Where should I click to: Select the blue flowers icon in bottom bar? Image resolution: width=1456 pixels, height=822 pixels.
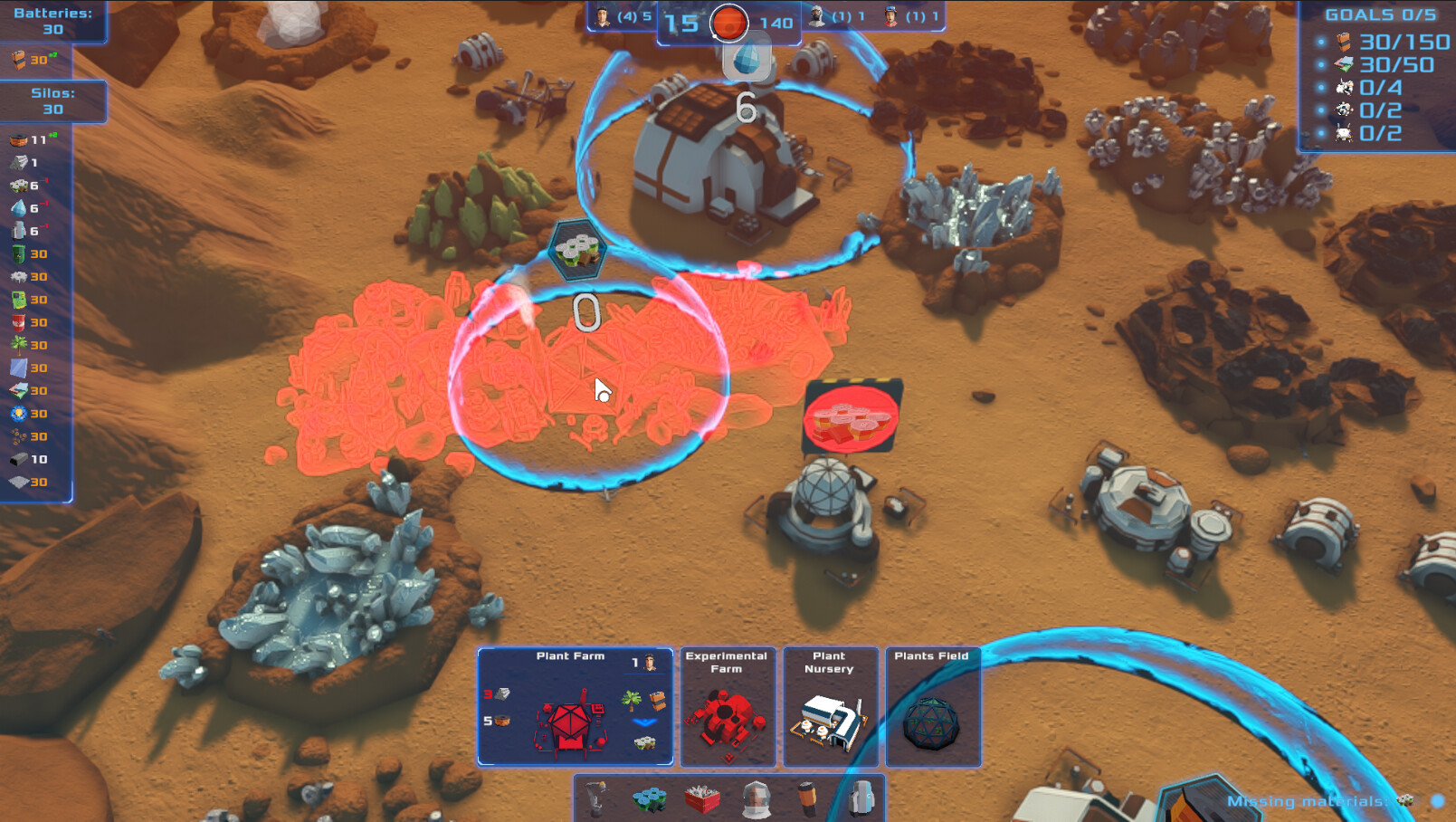(x=648, y=798)
